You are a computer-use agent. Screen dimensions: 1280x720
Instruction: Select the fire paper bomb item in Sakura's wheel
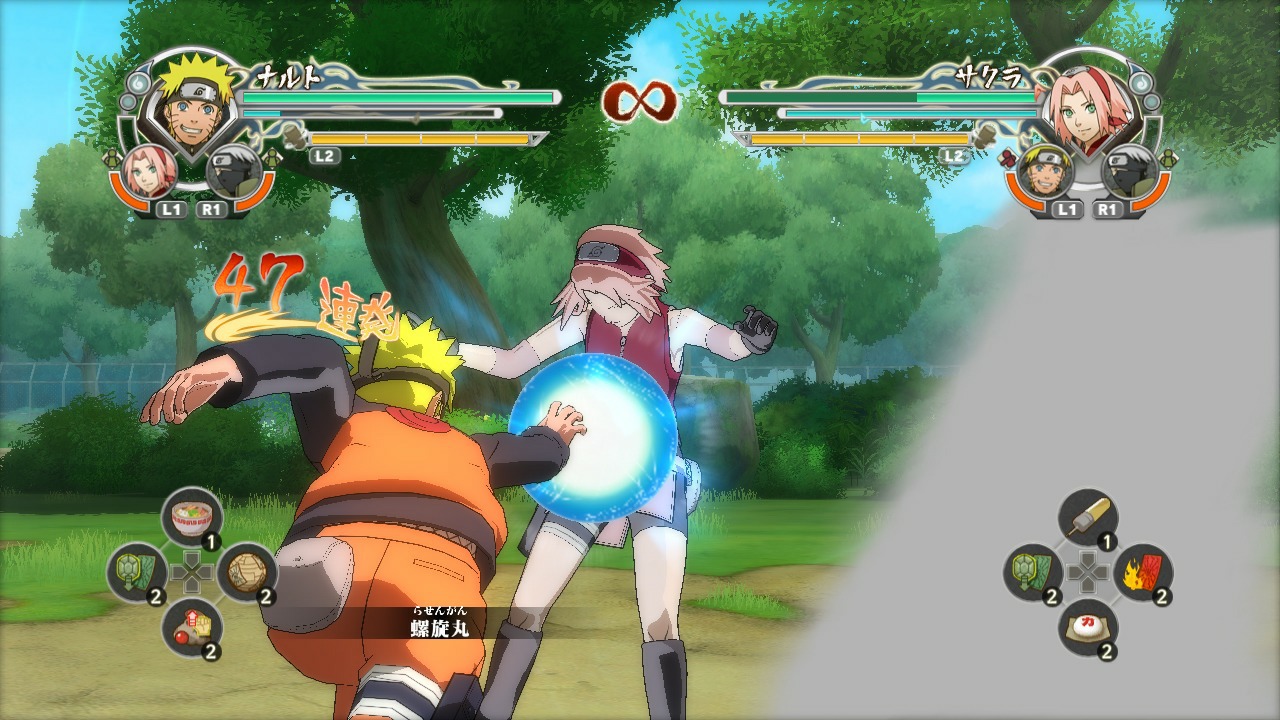click(1142, 572)
